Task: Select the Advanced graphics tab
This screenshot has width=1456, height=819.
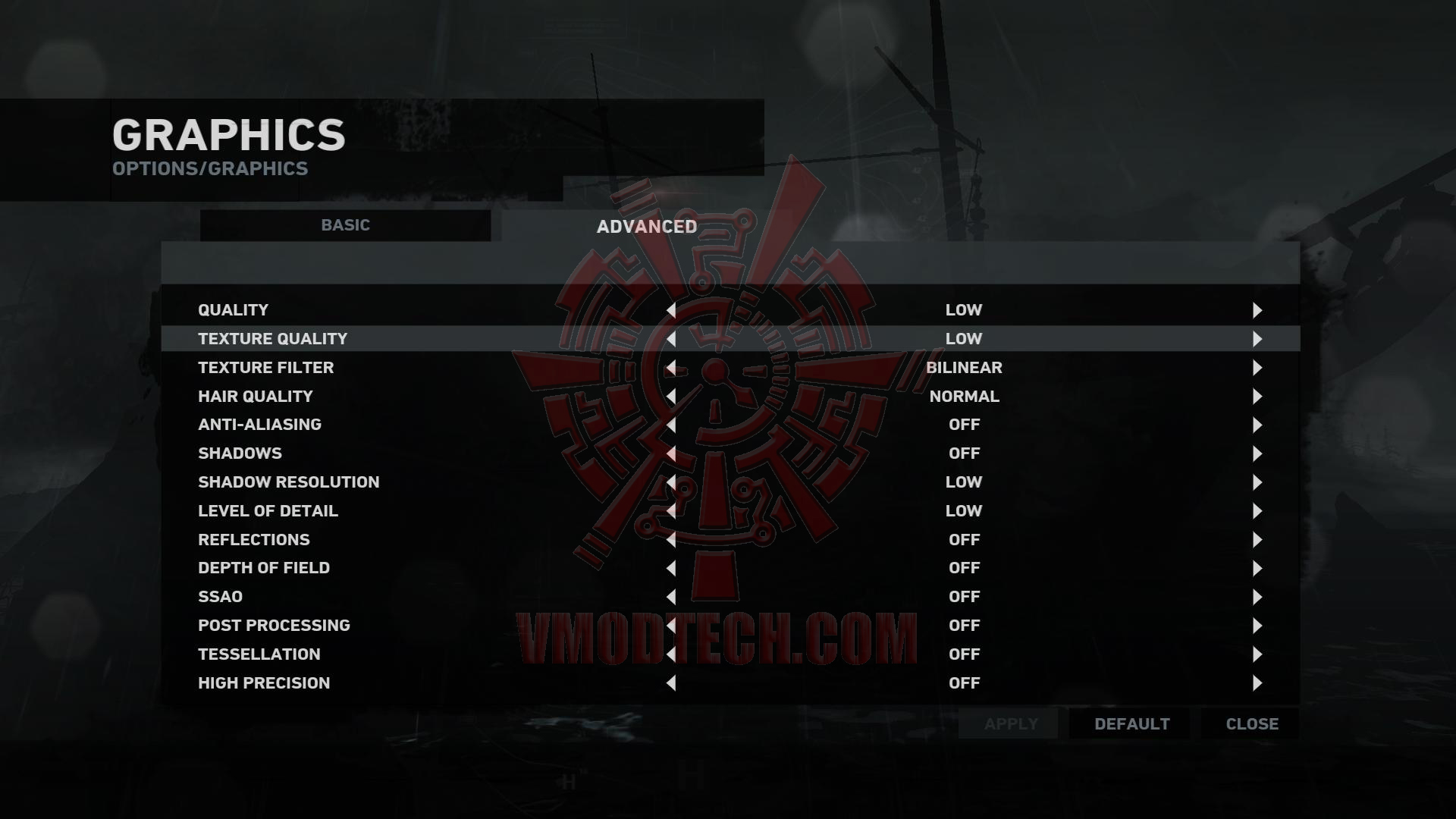Action: (x=646, y=227)
